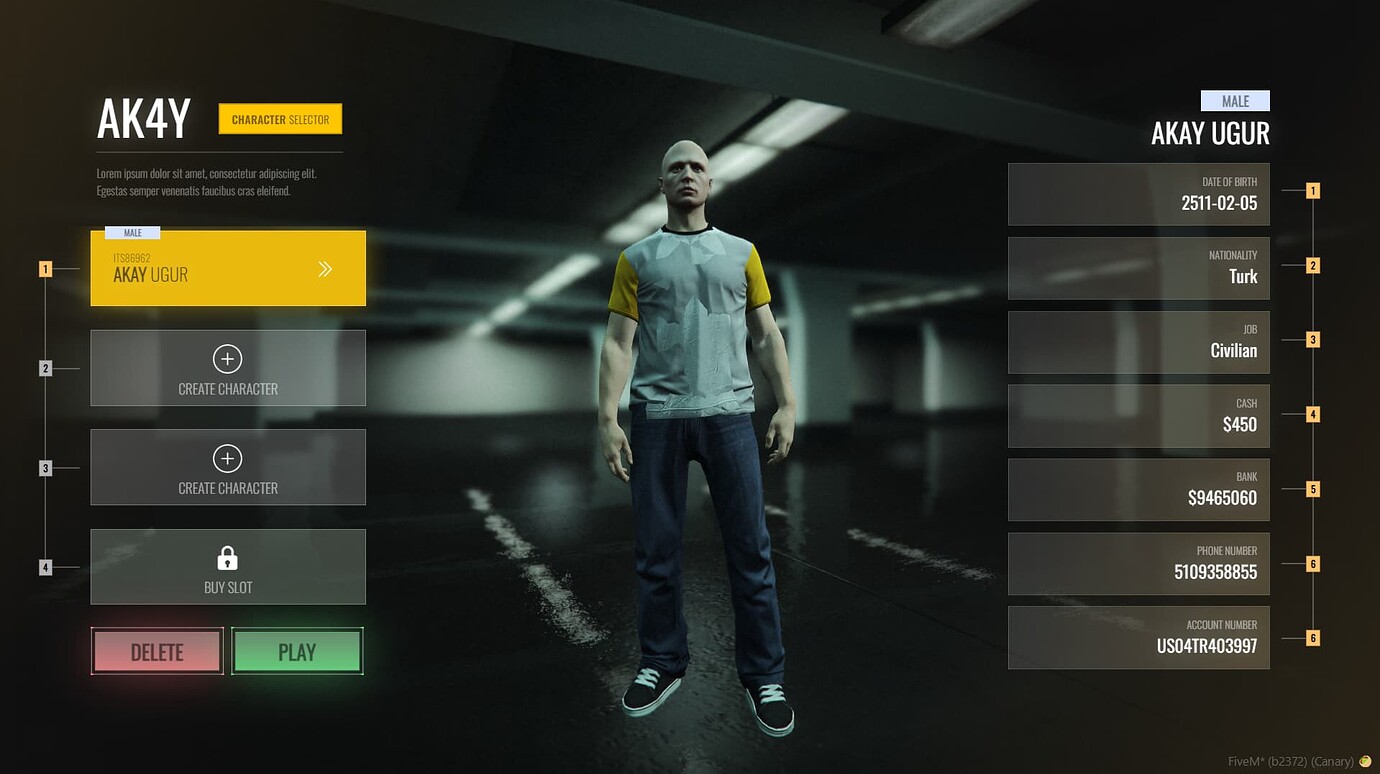Select the Phone Number info card
Screen dimensions: 1380x774
[x=1138, y=563]
